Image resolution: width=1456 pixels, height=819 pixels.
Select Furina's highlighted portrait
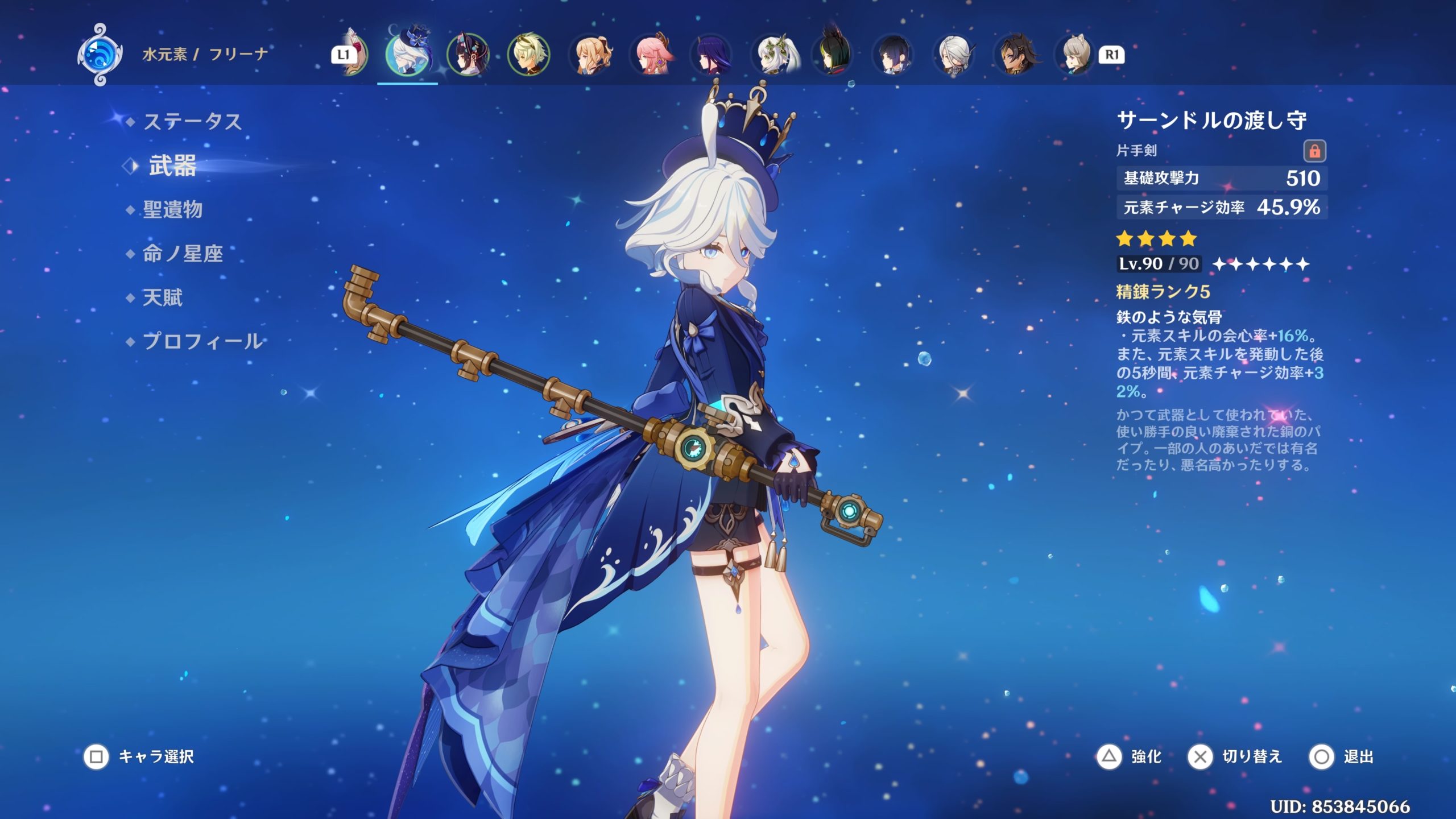pos(407,55)
